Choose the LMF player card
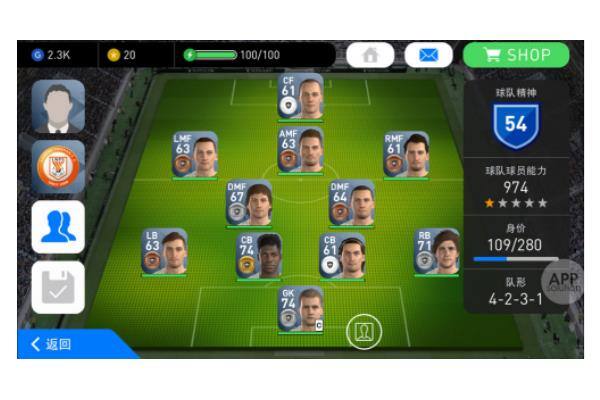Viewport: 600px width, 400px height. [194, 155]
